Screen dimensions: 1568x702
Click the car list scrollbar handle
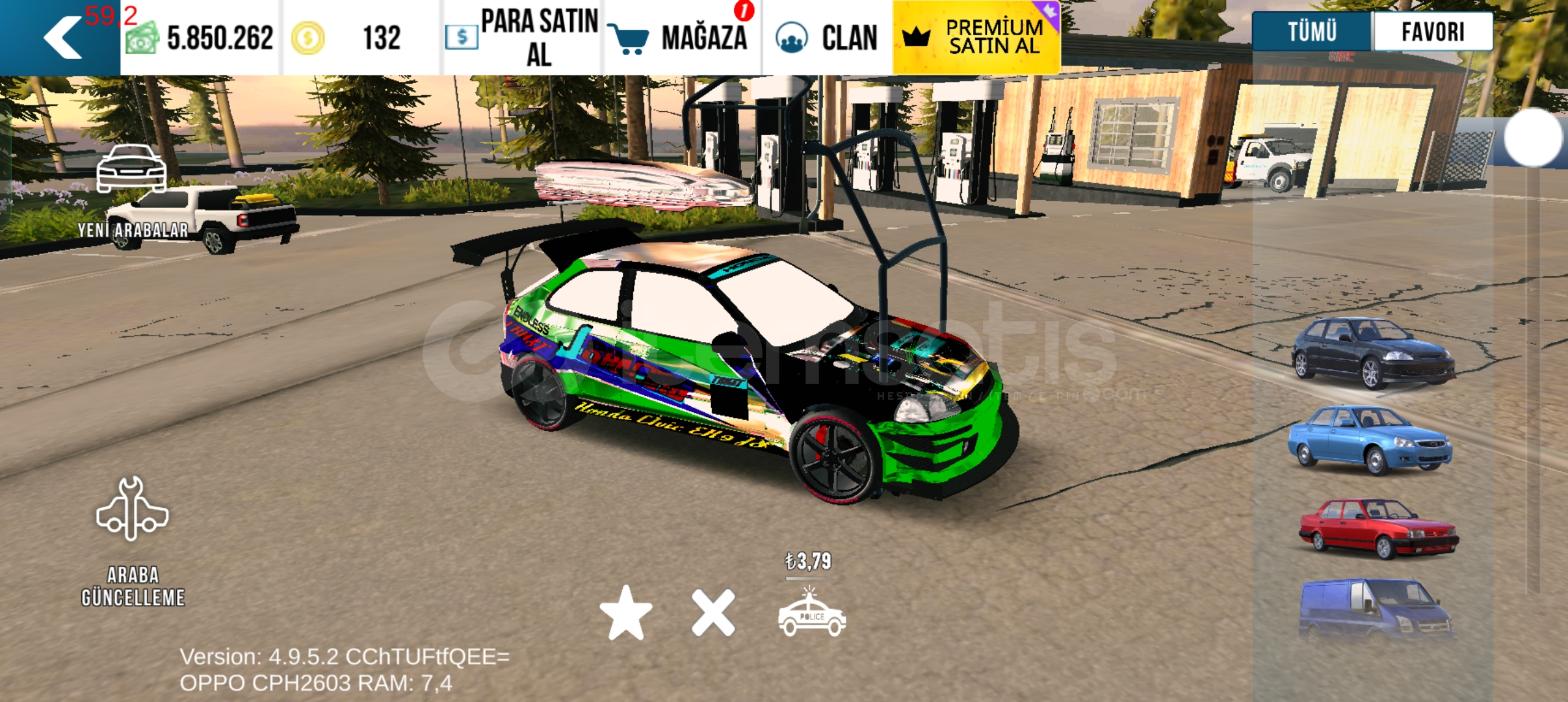pyautogui.click(x=1533, y=137)
